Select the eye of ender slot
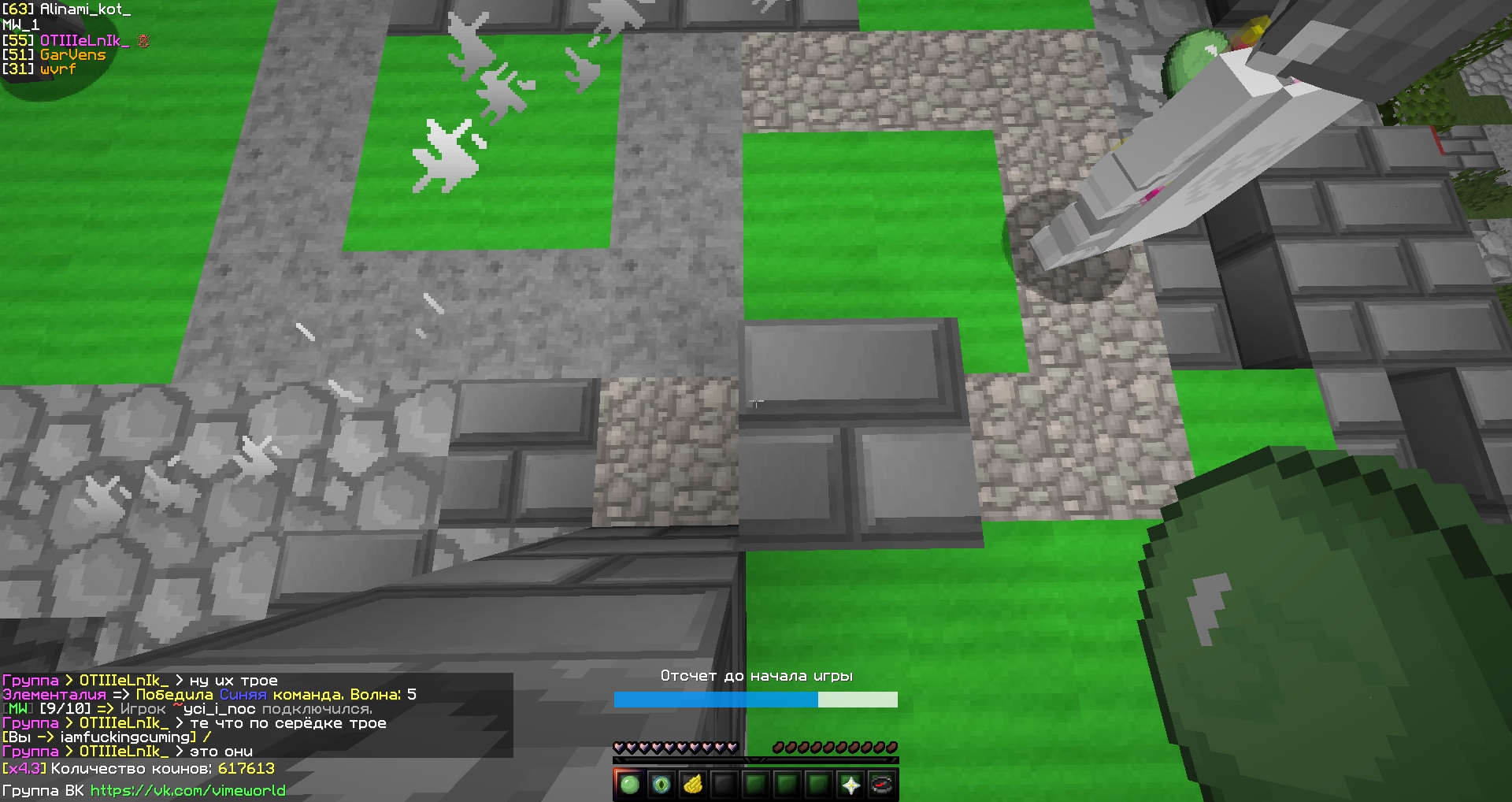This screenshot has height=802, width=1512. click(x=661, y=785)
